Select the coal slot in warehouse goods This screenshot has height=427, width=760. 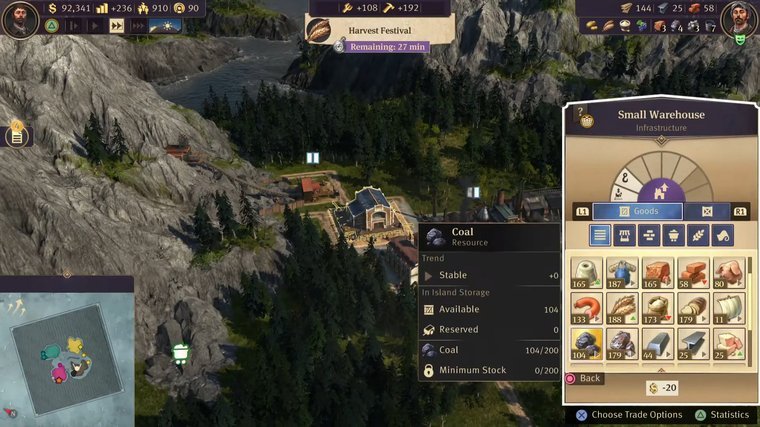coord(587,343)
